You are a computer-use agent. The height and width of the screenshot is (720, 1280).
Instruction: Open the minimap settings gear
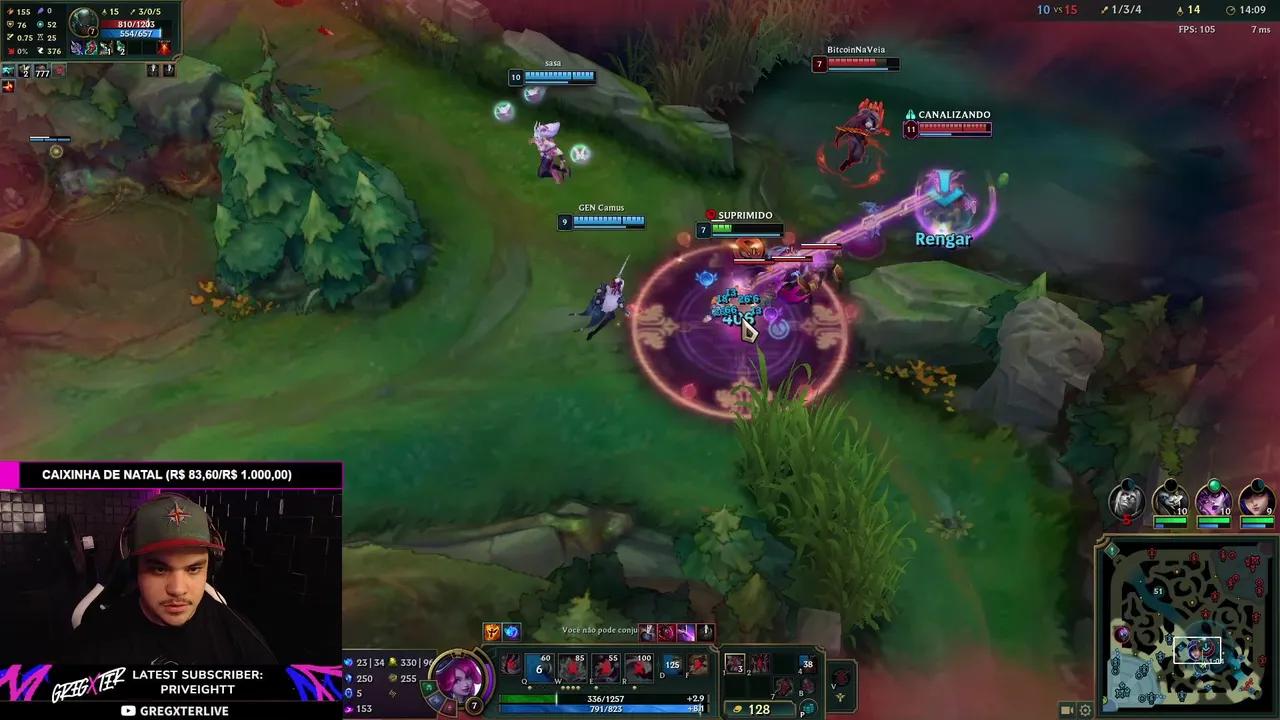(1085, 709)
